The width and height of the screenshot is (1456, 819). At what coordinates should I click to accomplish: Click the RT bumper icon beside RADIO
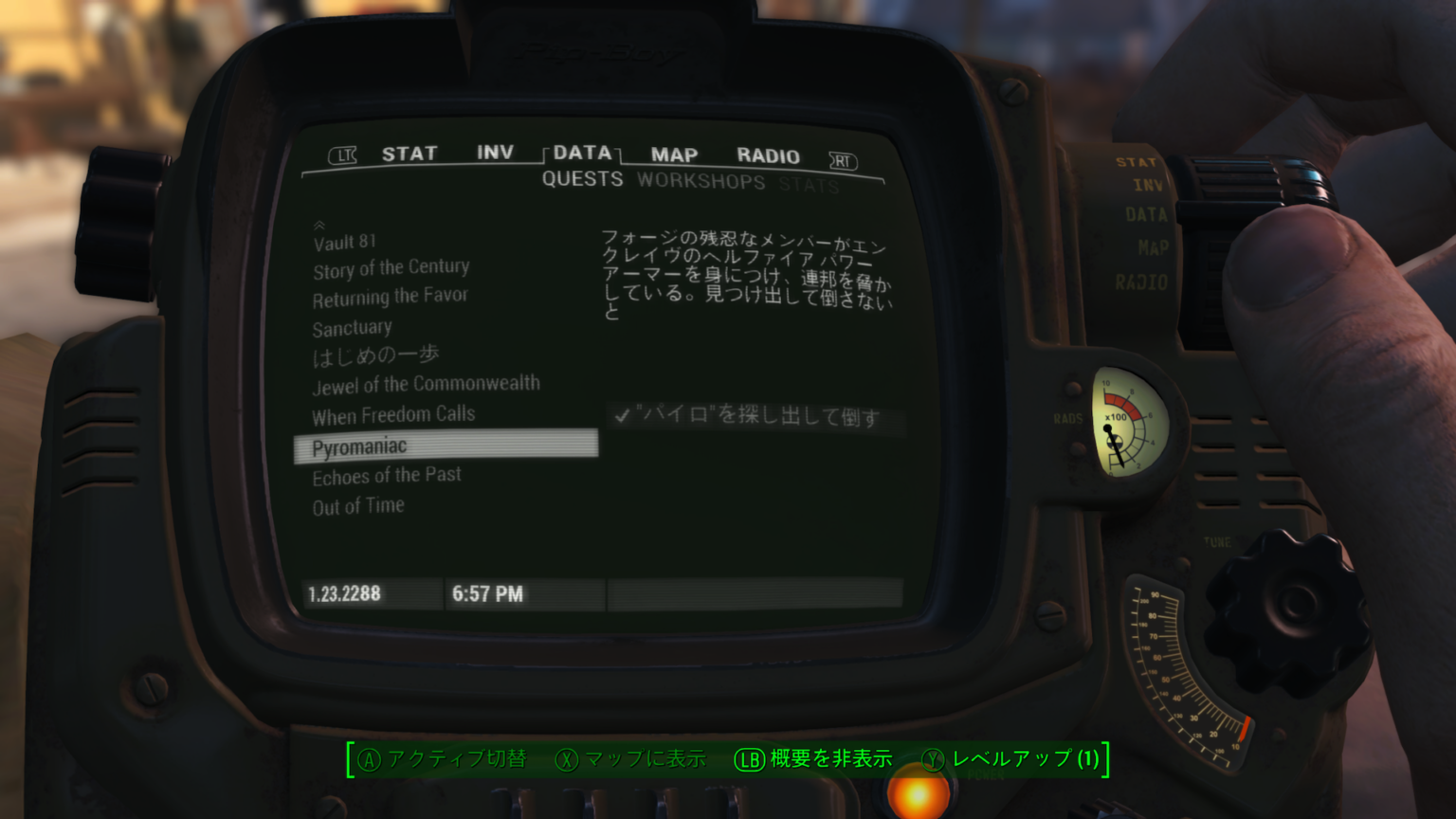pyautogui.click(x=843, y=161)
